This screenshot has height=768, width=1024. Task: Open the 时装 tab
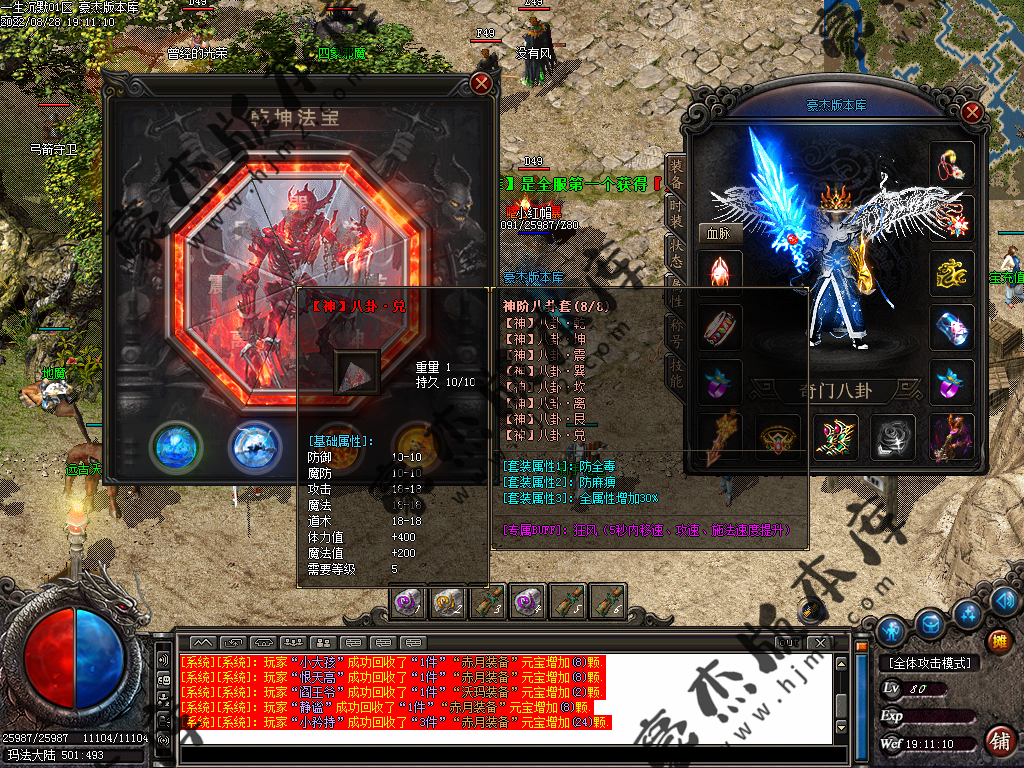(x=676, y=214)
